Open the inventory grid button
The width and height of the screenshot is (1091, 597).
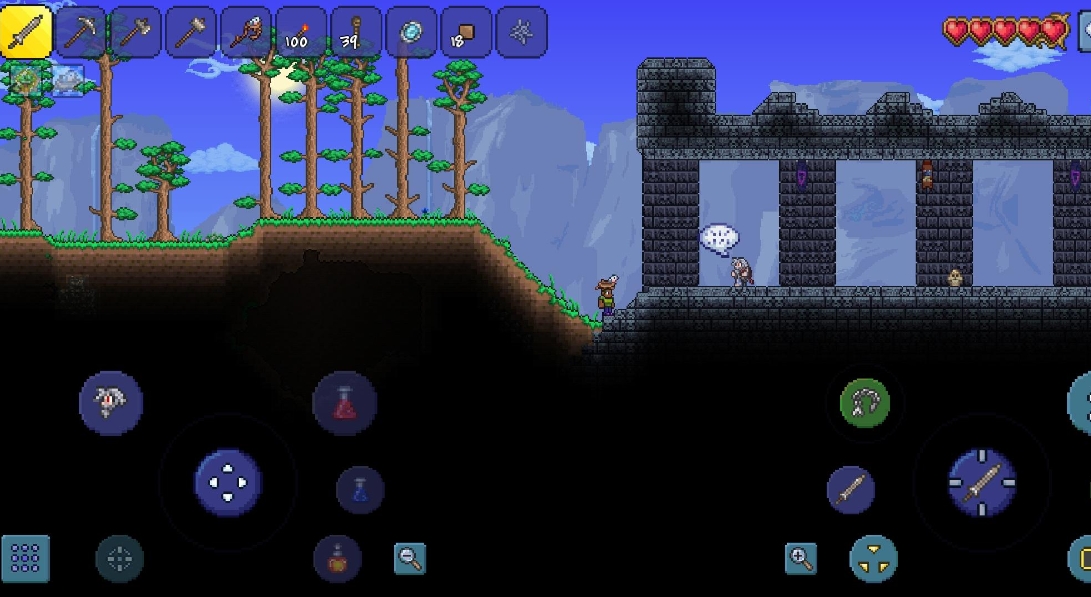pyautogui.click(x=26, y=559)
